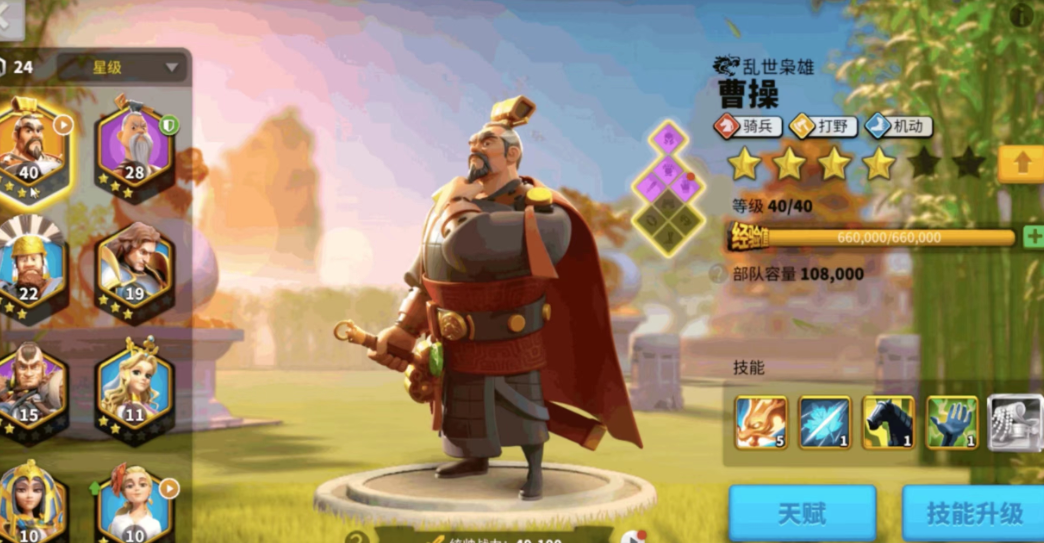
Task: View the green hand skill icon
Action: point(952,422)
